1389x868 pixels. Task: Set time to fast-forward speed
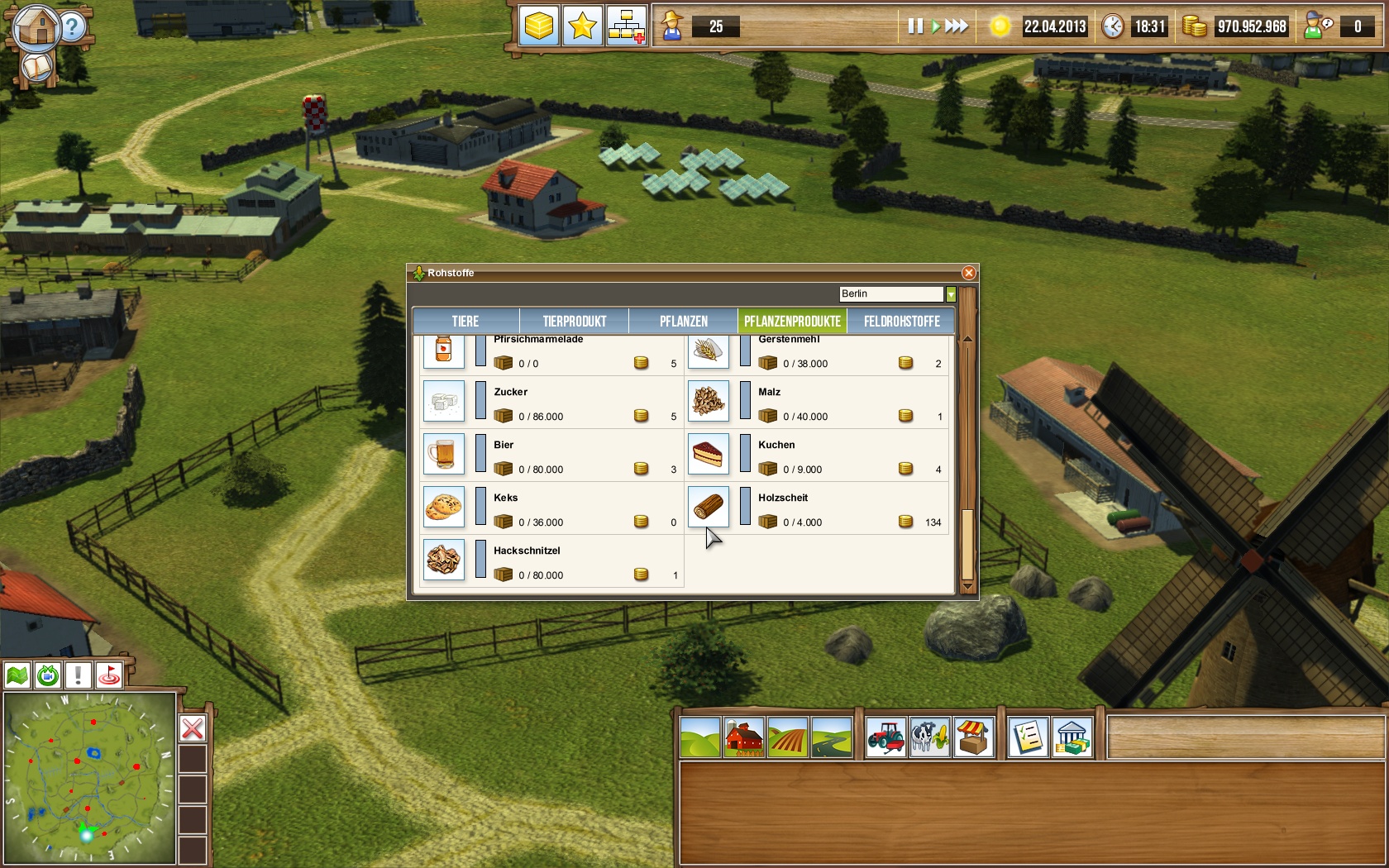pyautogui.click(x=957, y=26)
